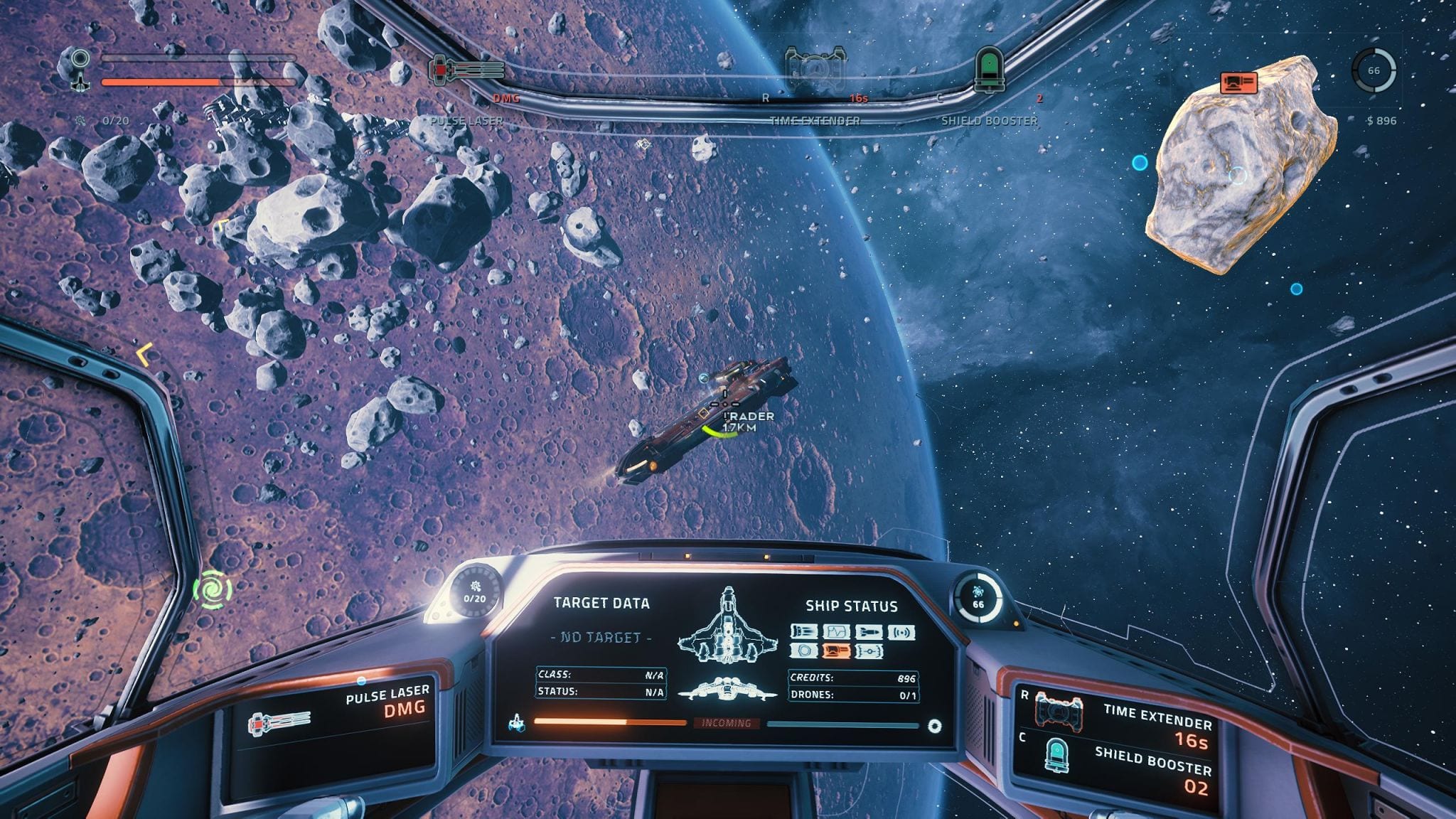
Task: Click the orange damaged weapon status icon
Action: 837,651
